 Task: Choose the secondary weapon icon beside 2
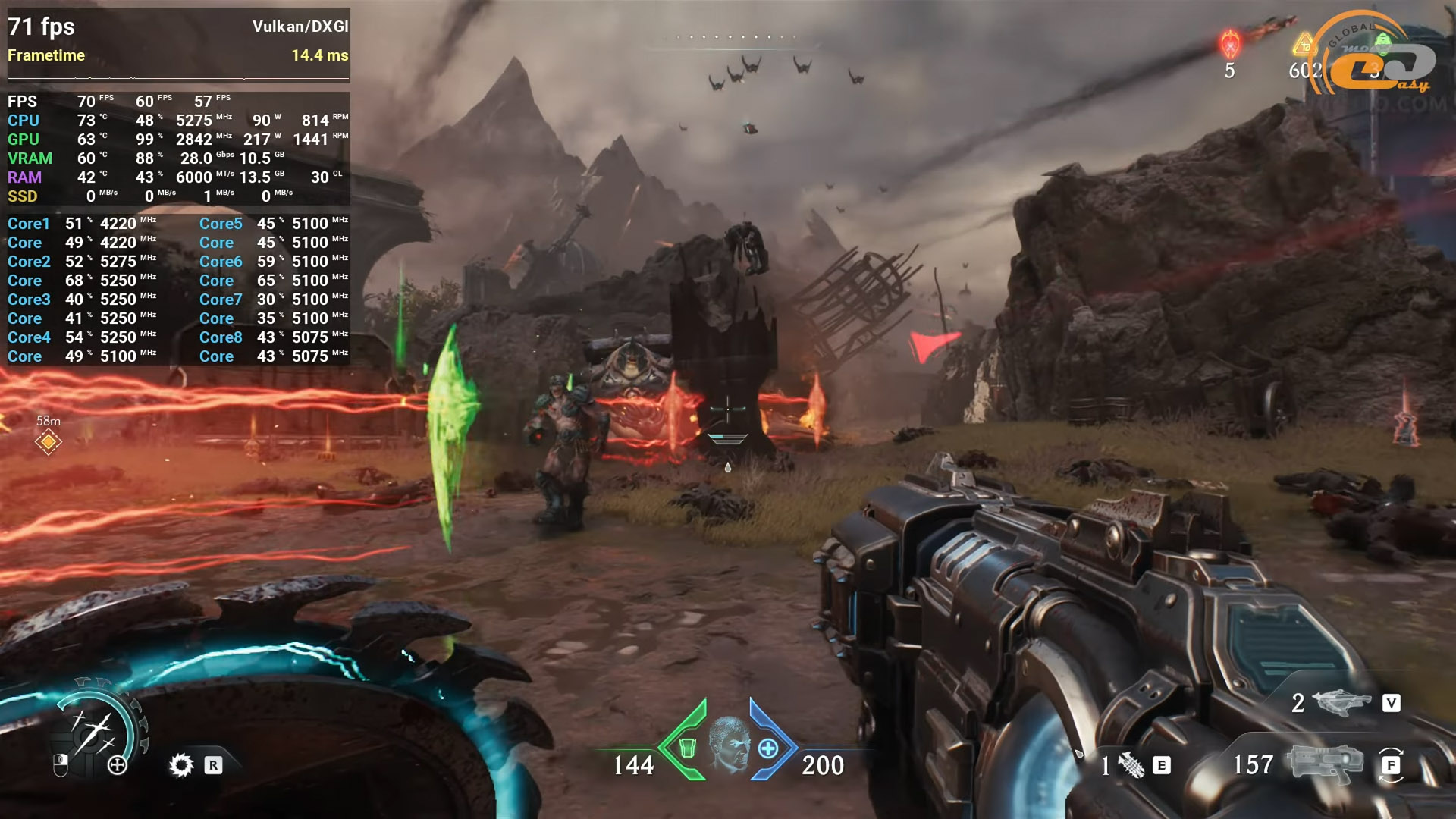pos(1347,702)
